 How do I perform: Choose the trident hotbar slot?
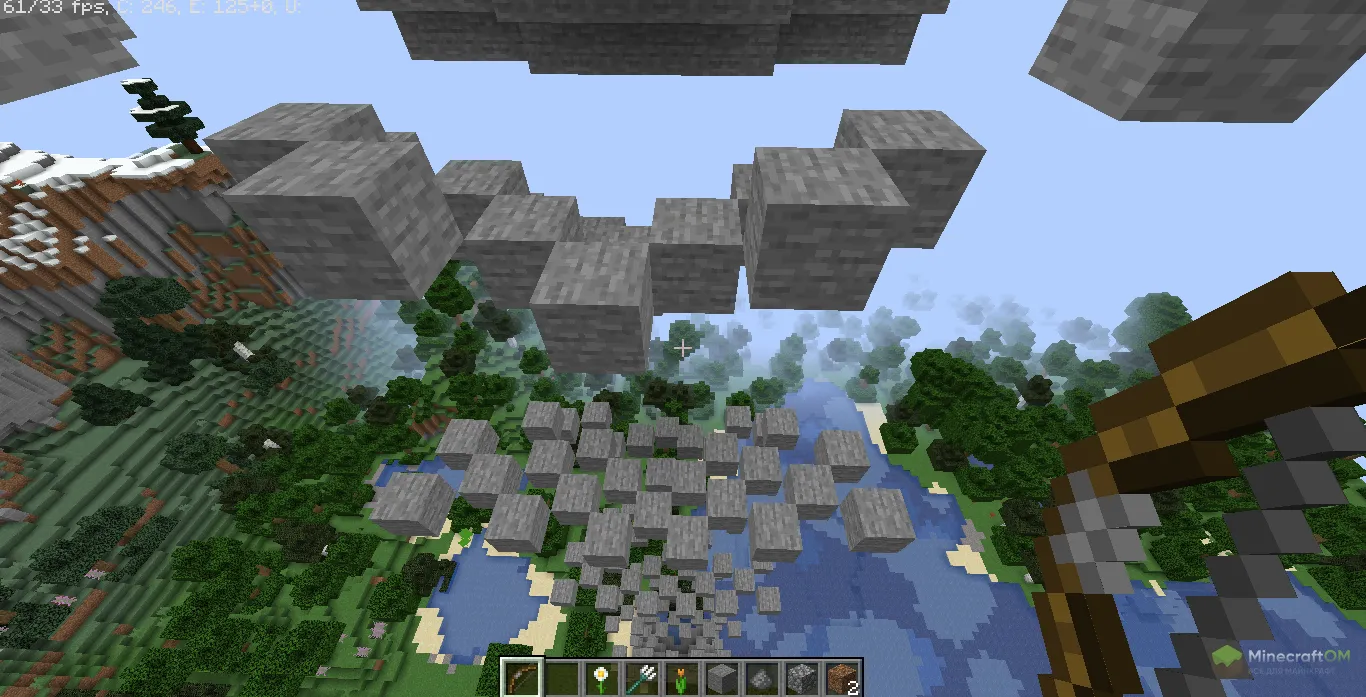(641, 677)
